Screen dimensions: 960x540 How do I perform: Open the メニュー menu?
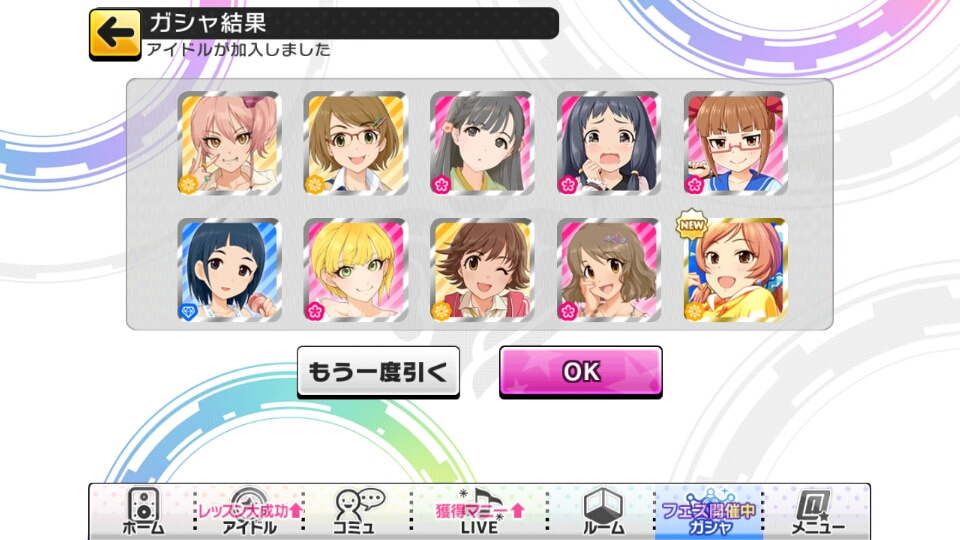(x=817, y=512)
